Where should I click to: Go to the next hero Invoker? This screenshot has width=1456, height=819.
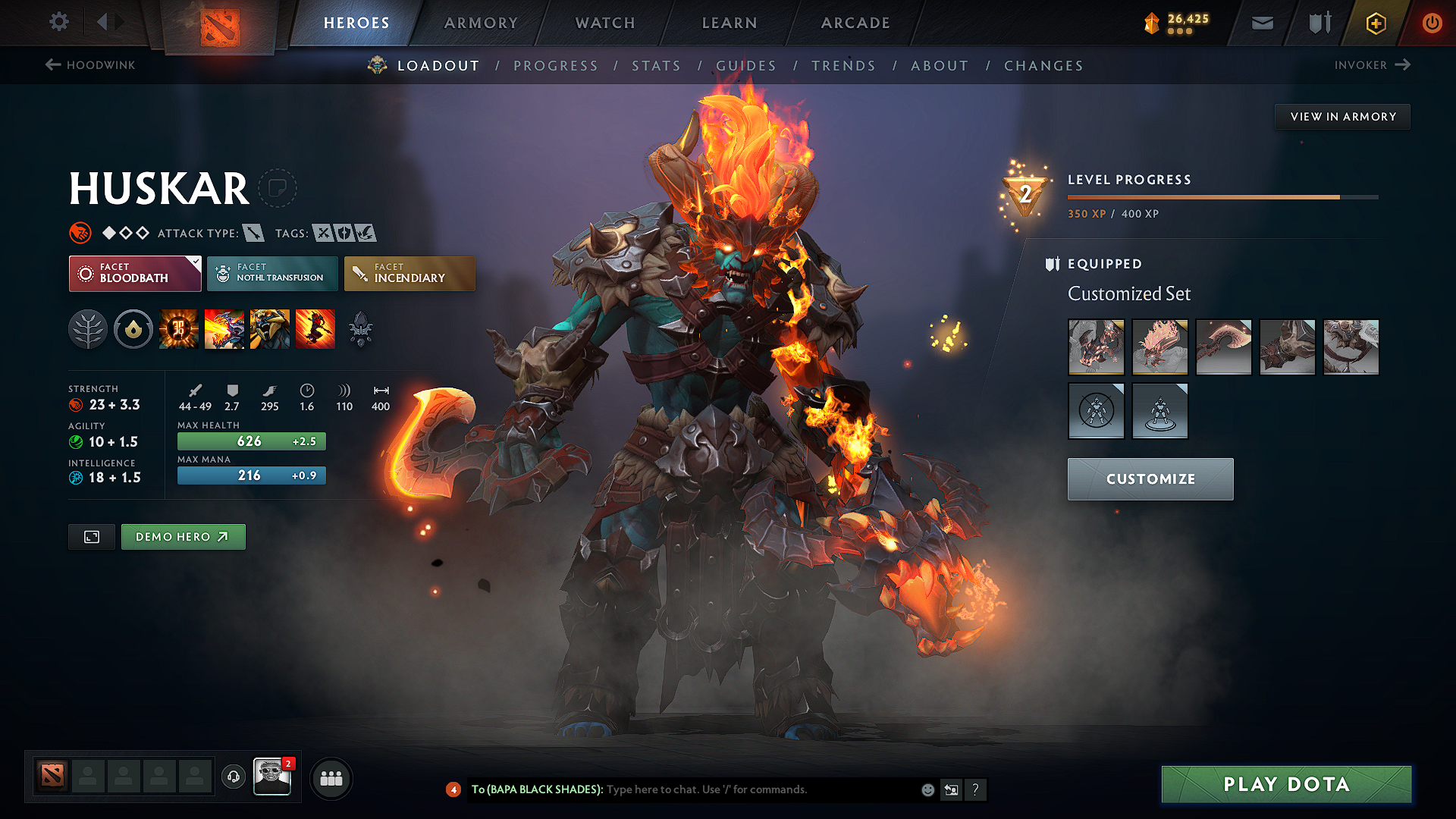tap(1373, 65)
